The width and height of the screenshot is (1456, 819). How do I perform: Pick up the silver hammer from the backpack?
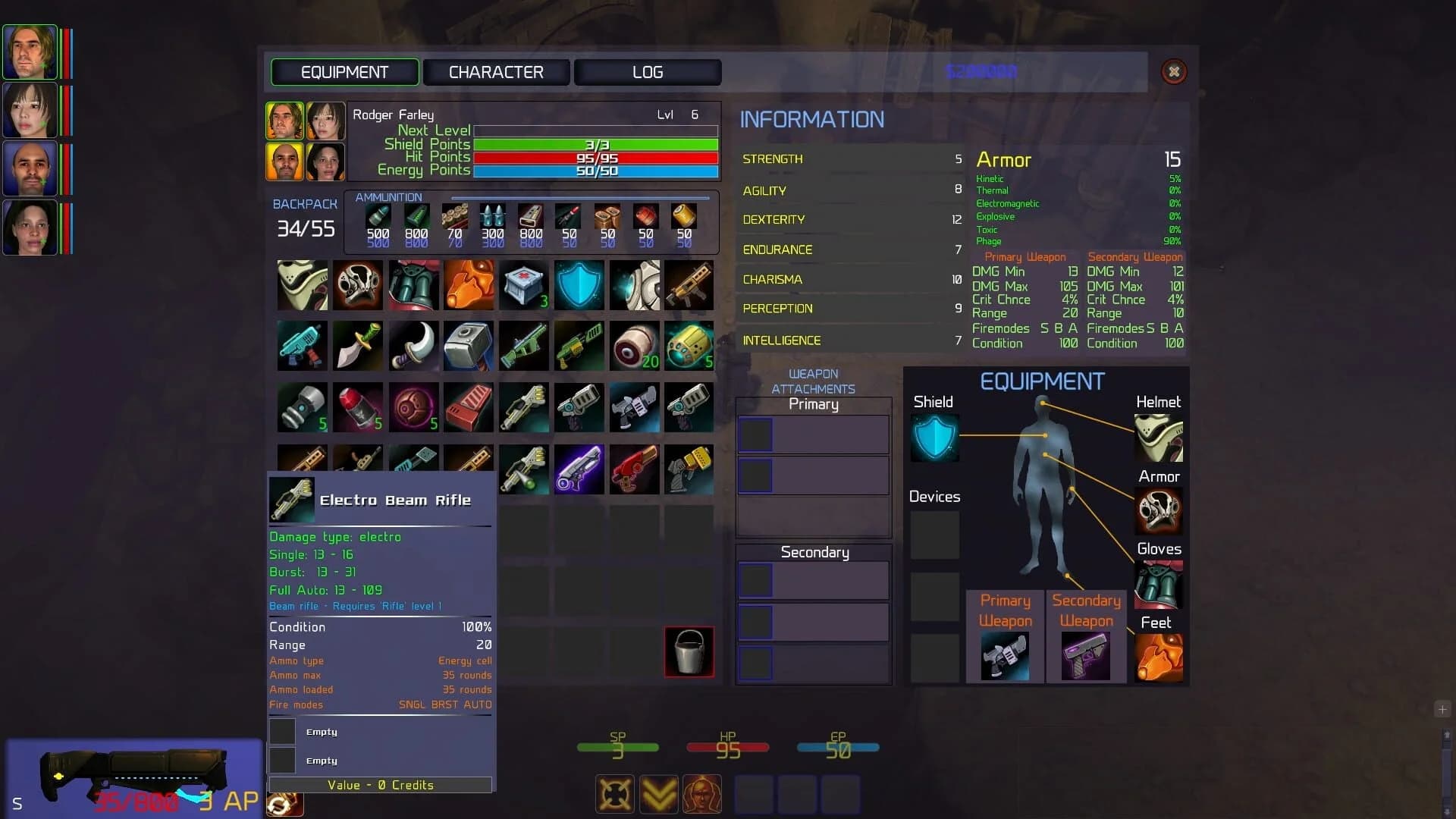pyautogui.click(x=469, y=347)
